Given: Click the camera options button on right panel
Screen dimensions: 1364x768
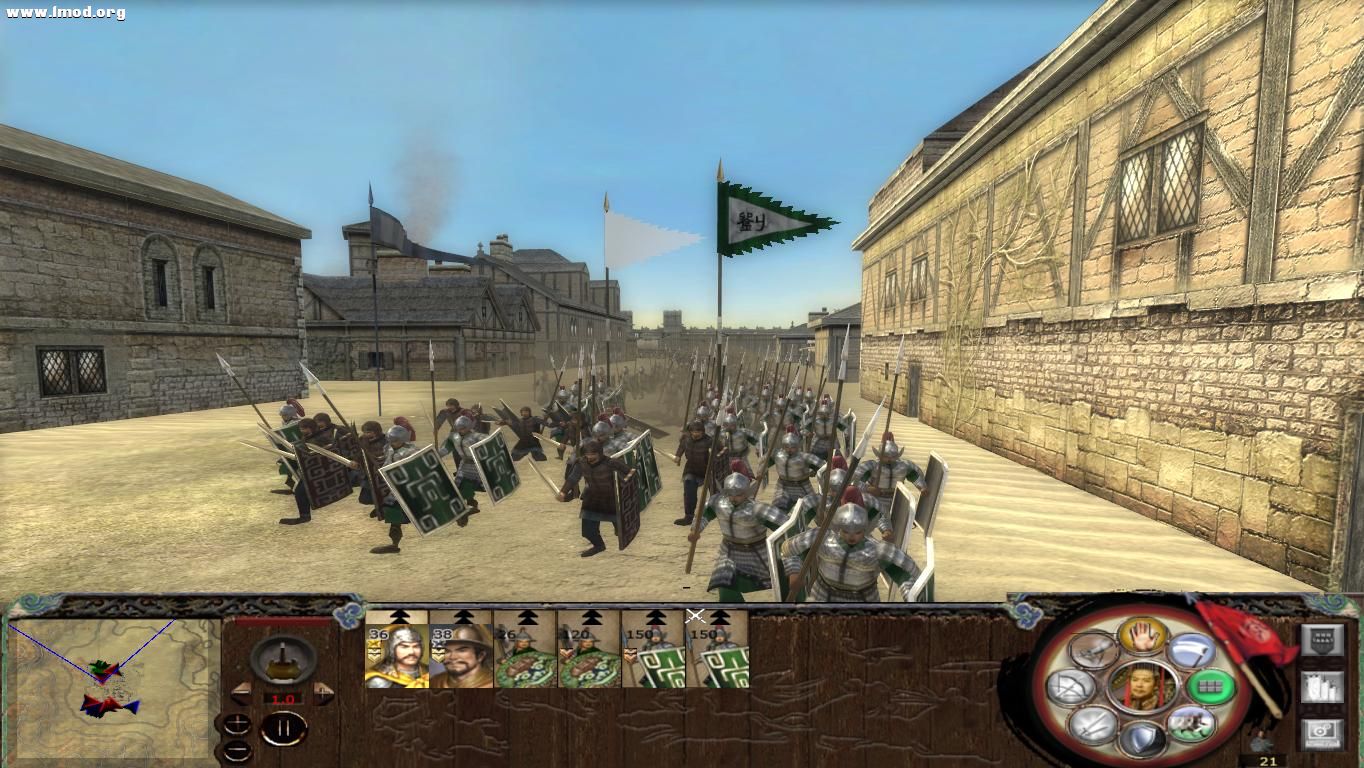Looking at the screenshot, I should tap(1322, 731).
